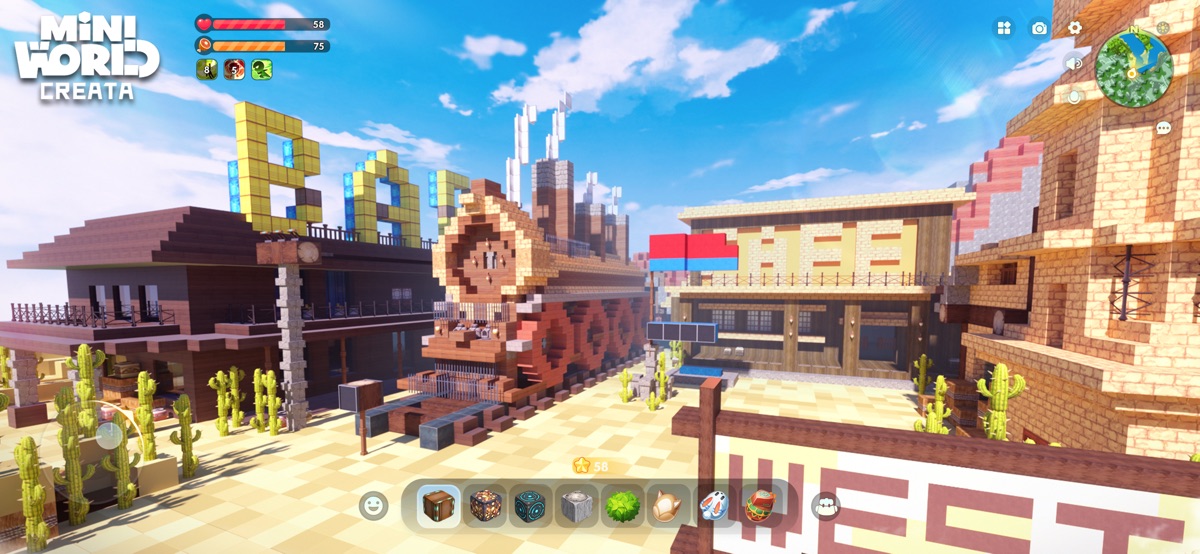Click the small sun icon beside the minimap

tap(1163, 28)
